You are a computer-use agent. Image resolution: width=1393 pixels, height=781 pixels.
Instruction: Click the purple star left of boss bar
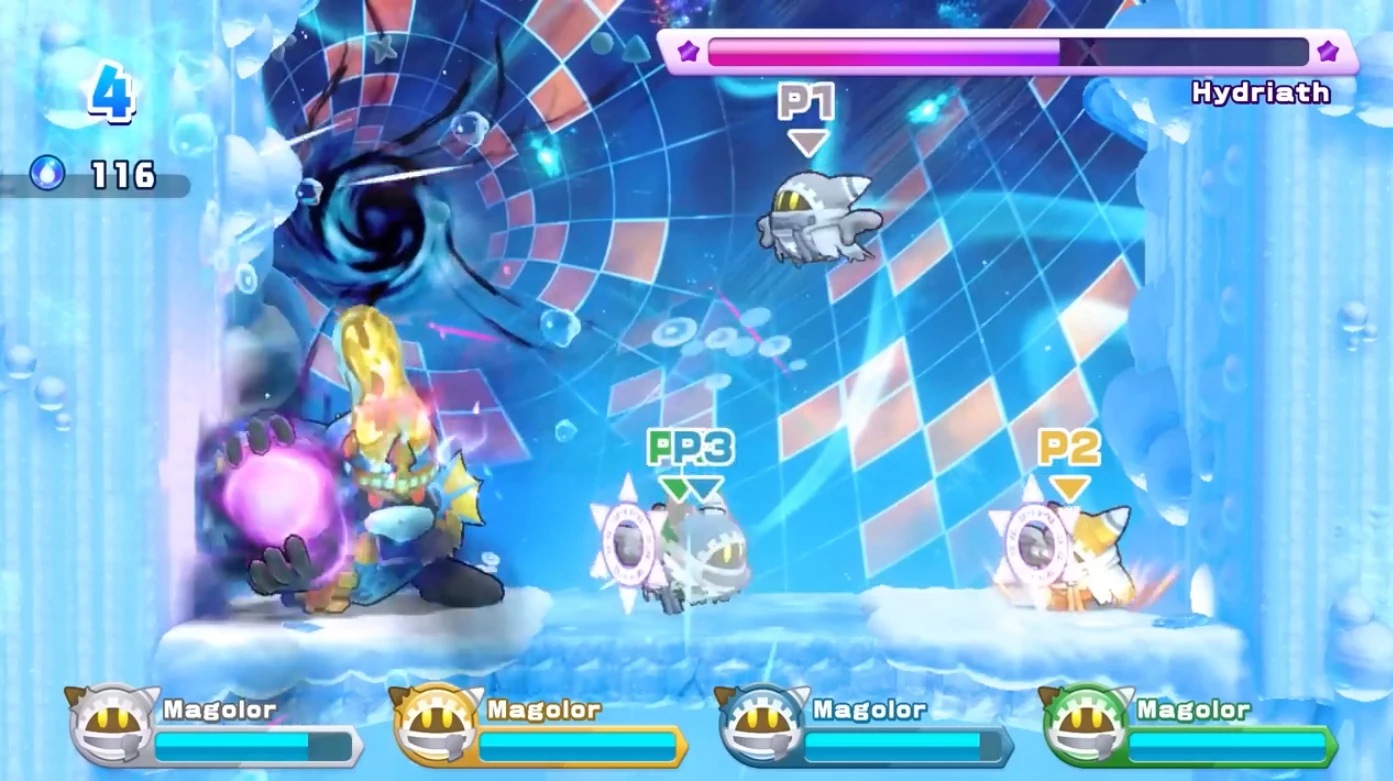[686, 52]
